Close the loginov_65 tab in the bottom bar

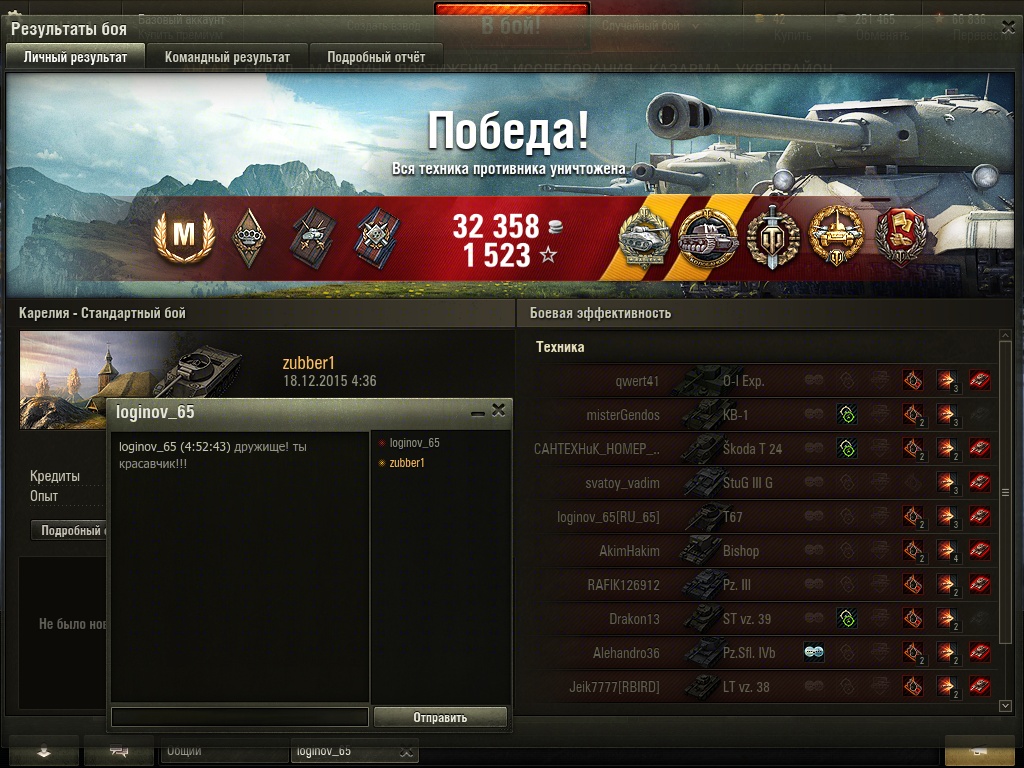coord(406,751)
